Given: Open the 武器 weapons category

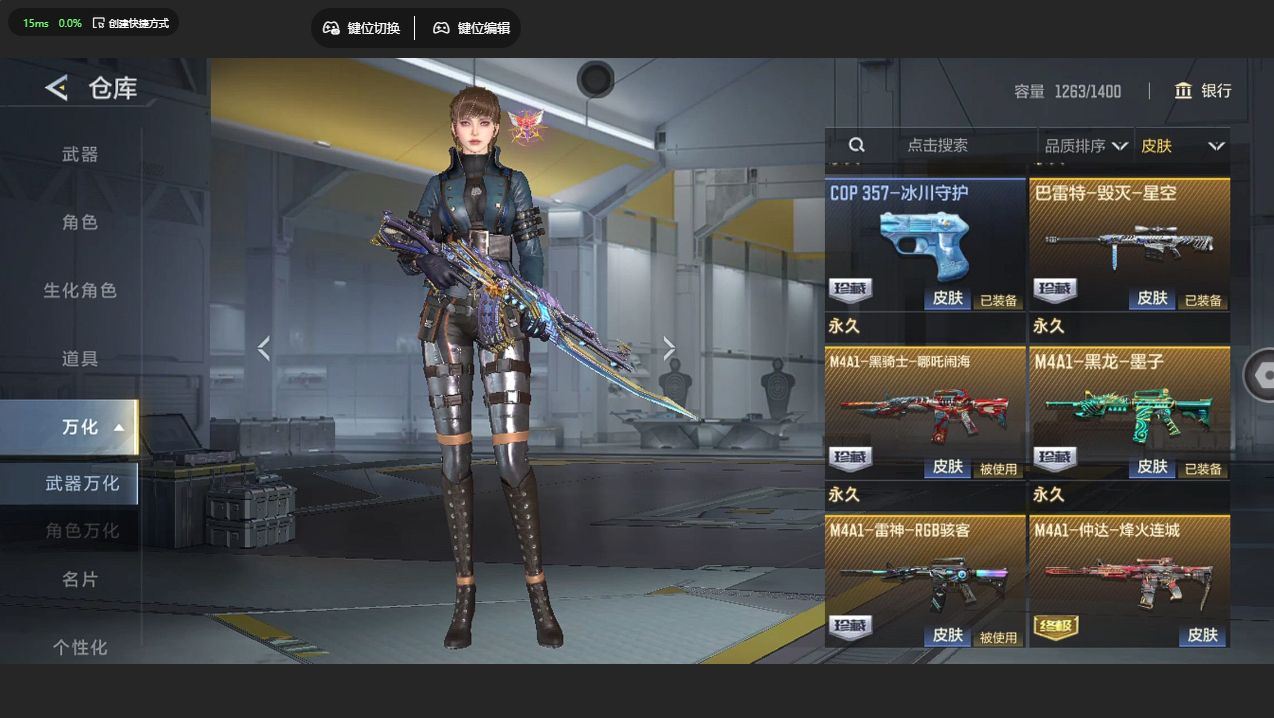Looking at the screenshot, I should tap(80, 154).
